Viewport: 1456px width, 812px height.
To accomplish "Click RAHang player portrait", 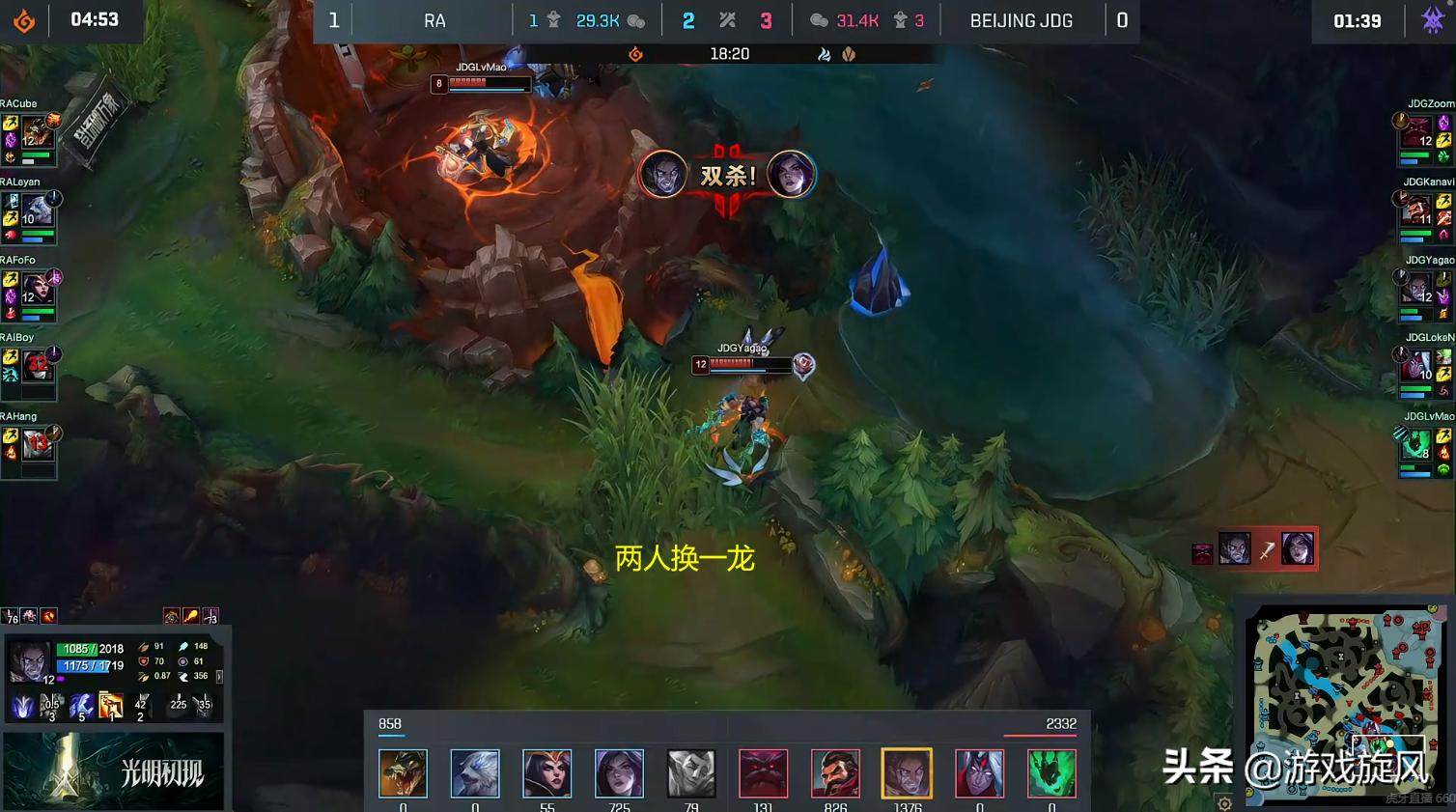I will [37, 444].
